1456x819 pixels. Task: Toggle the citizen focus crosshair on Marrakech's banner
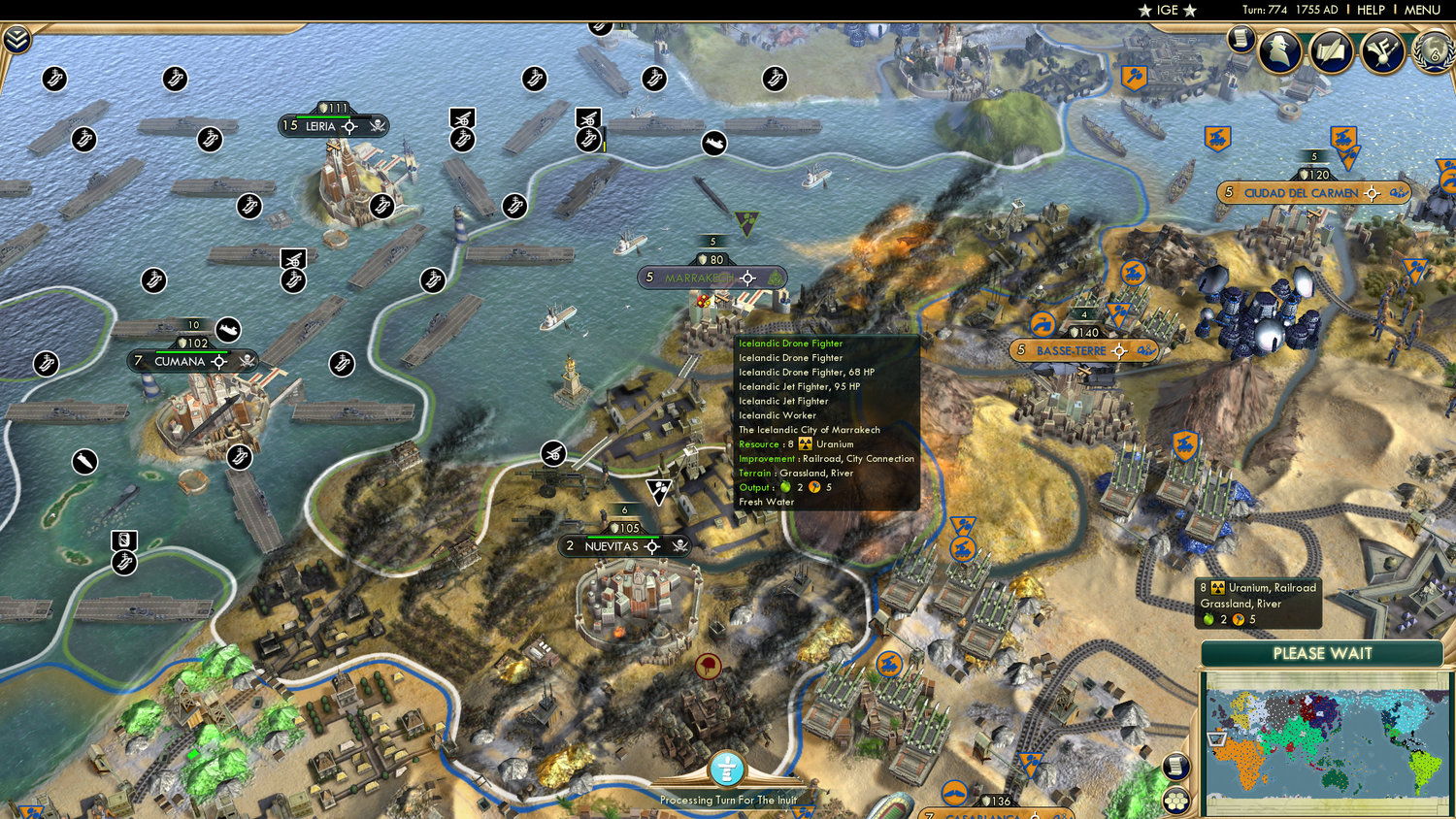(x=746, y=278)
